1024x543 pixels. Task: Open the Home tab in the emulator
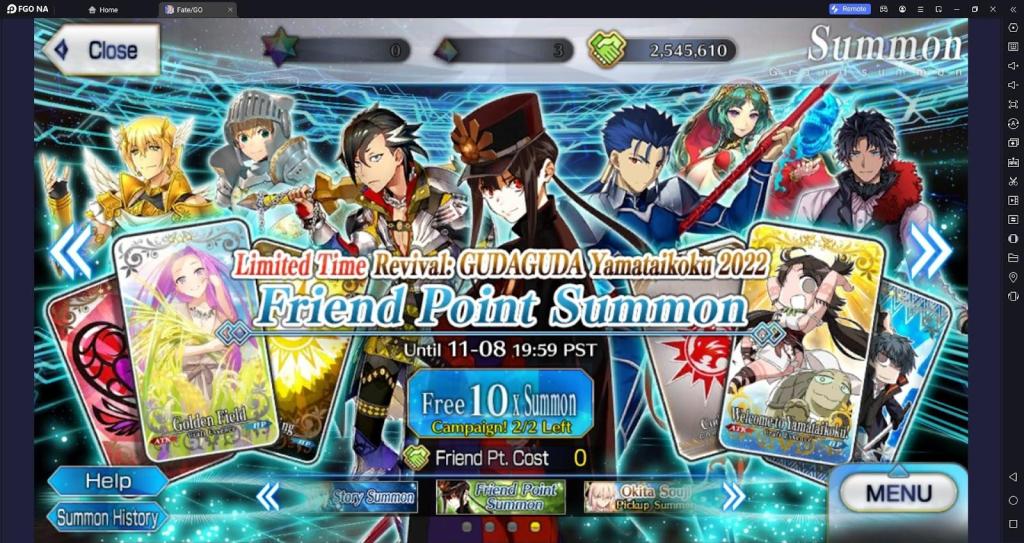(x=103, y=9)
